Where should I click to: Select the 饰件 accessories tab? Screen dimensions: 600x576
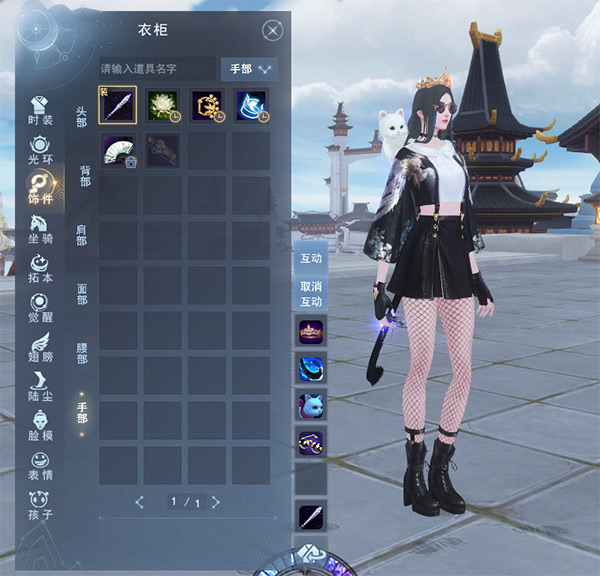(x=41, y=187)
